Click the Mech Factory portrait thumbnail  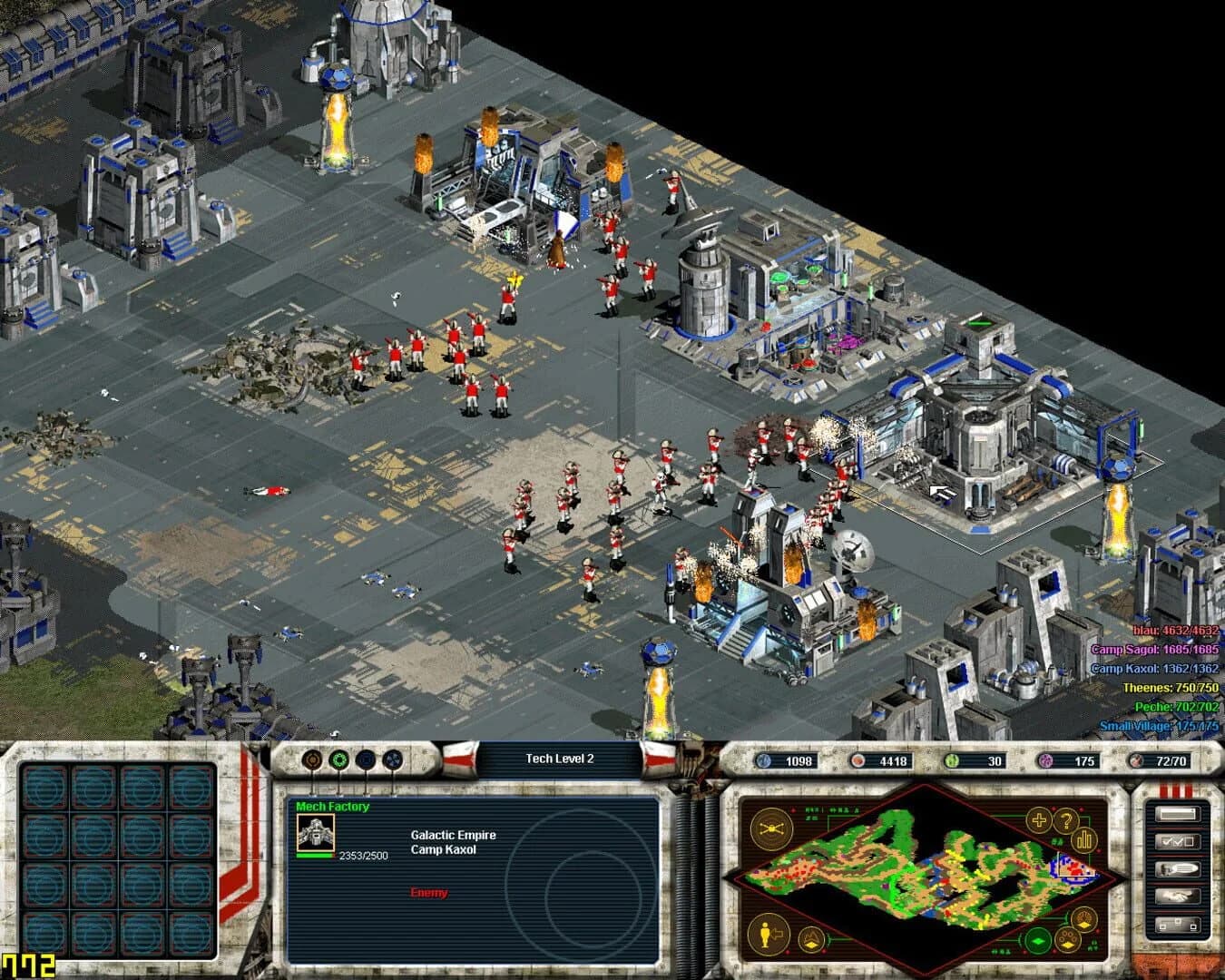pyautogui.click(x=315, y=832)
